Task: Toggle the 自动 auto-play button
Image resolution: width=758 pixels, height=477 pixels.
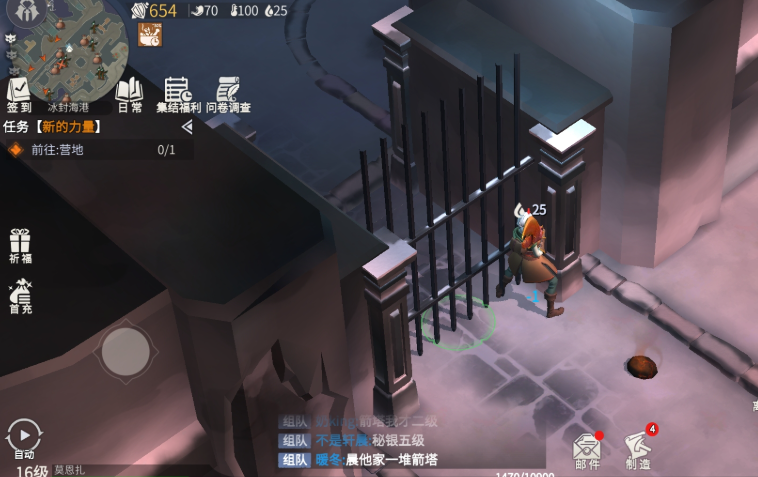Action: pos(24,438)
